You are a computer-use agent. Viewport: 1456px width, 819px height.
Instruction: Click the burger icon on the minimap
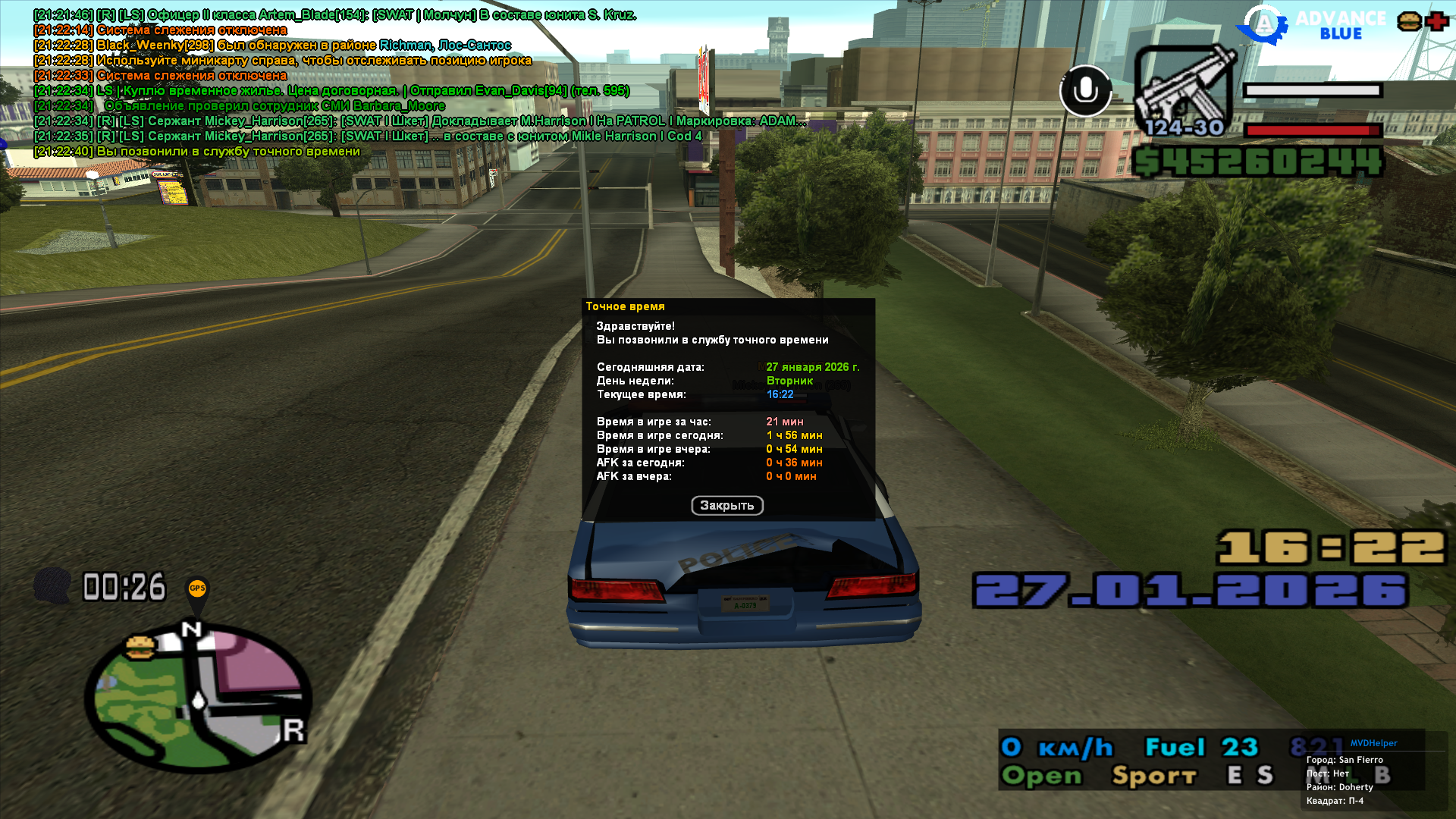pyautogui.click(x=140, y=647)
